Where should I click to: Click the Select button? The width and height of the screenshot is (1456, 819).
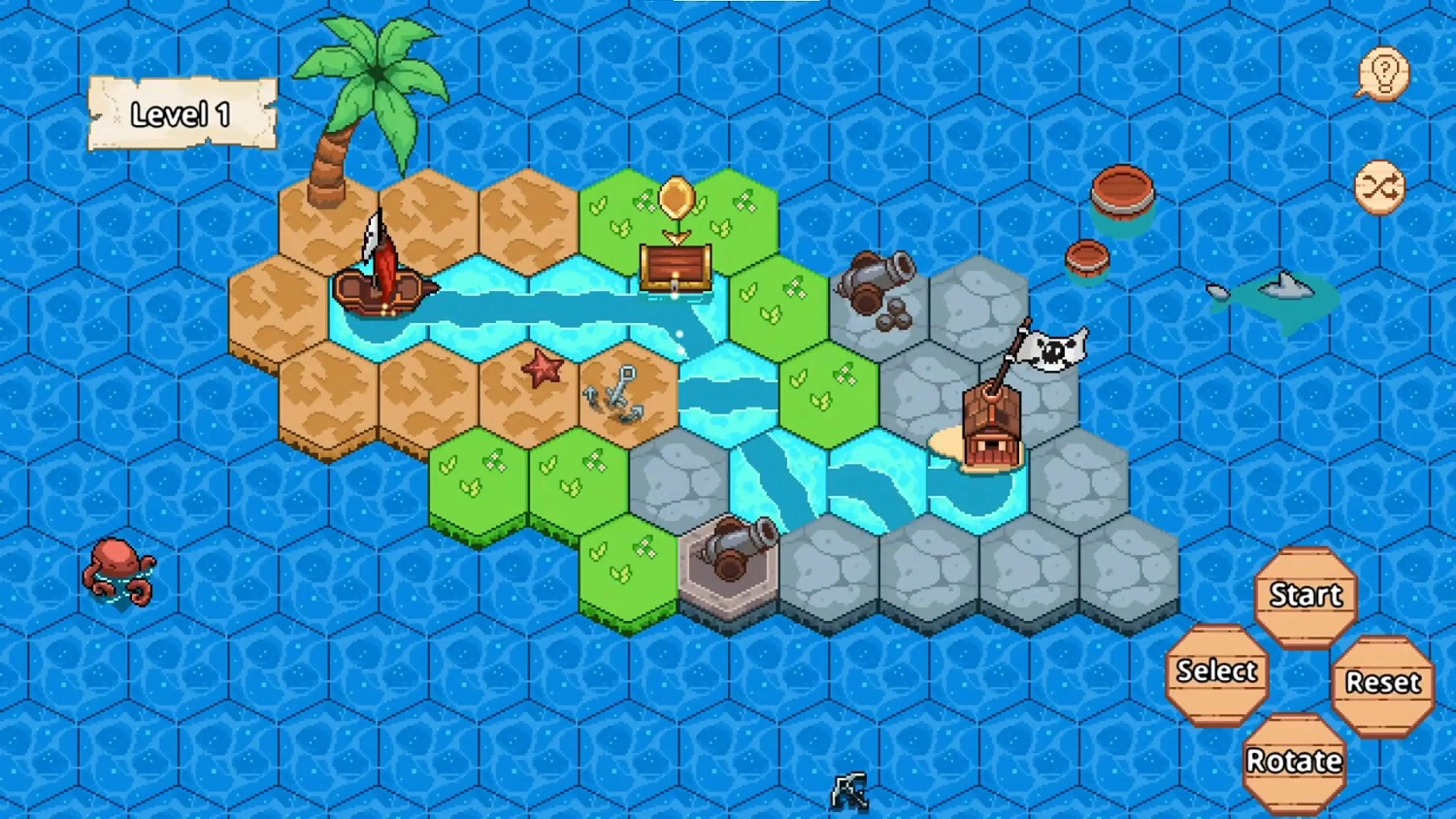click(1217, 672)
